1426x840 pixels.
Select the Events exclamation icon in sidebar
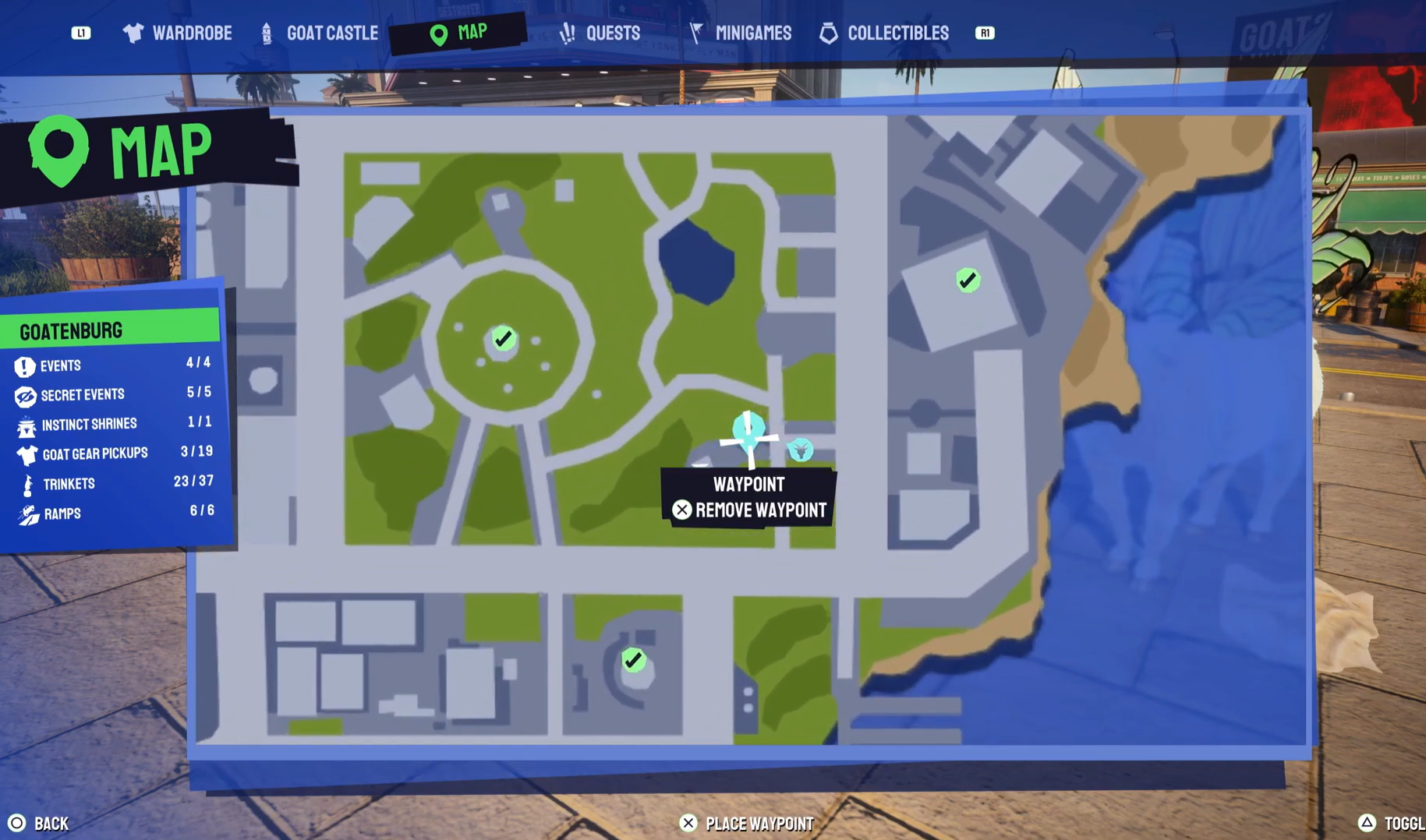pyautogui.click(x=26, y=365)
